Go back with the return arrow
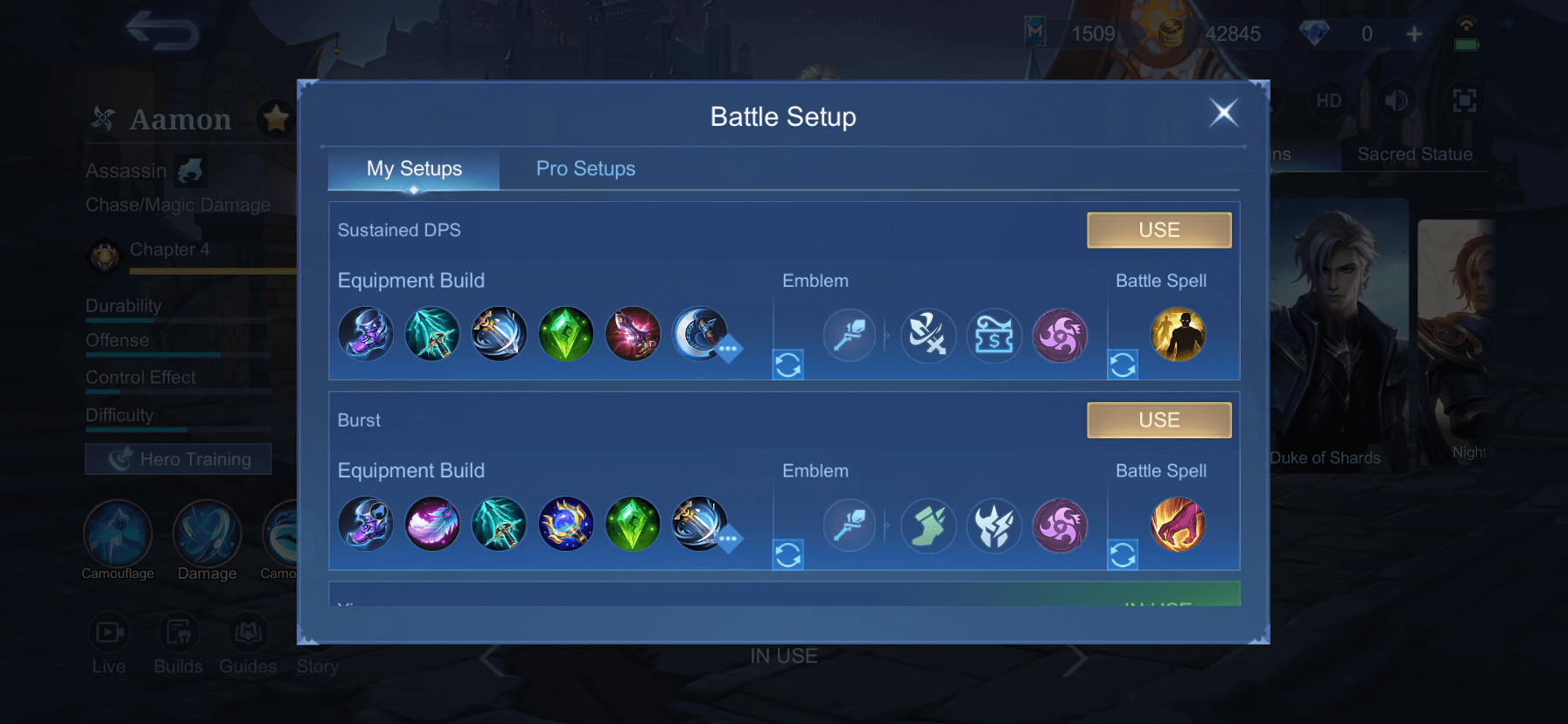 (x=163, y=32)
